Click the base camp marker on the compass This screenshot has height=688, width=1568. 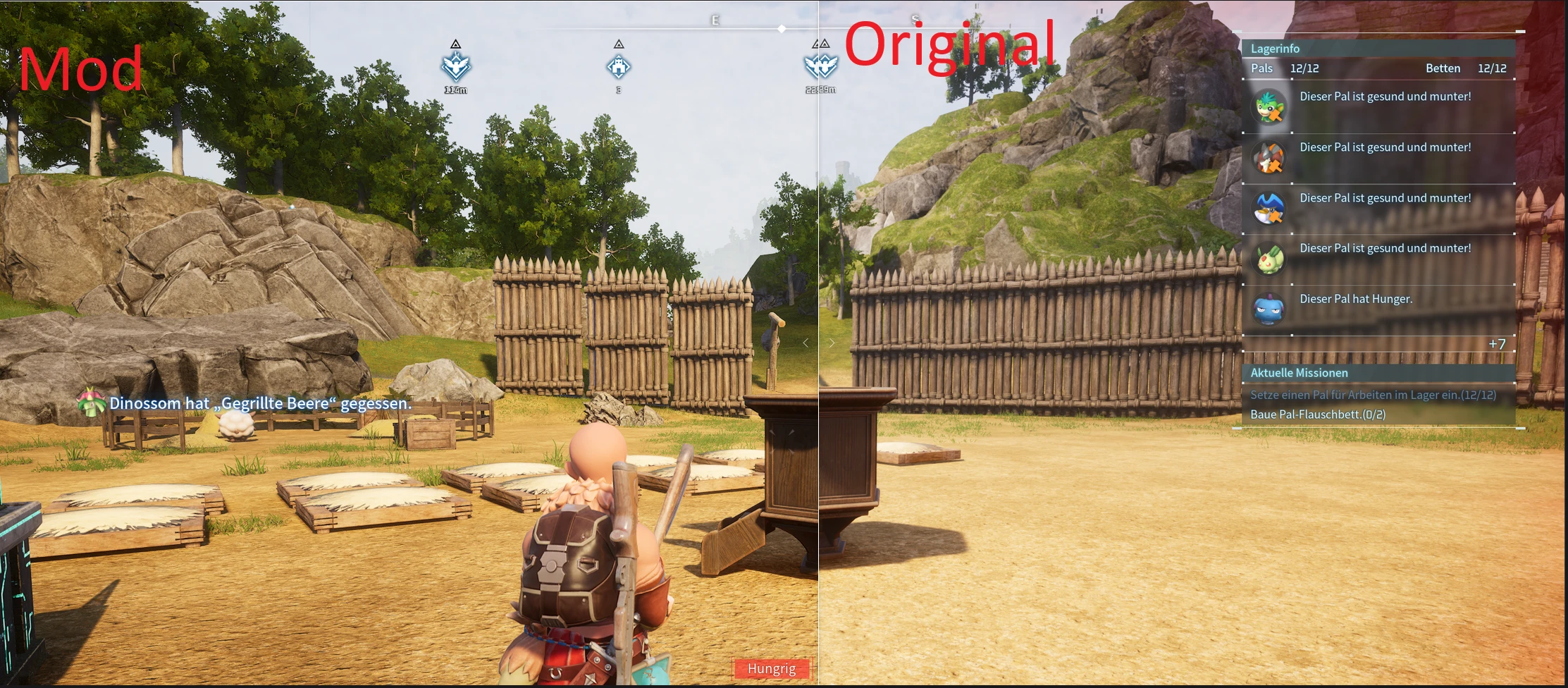click(x=619, y=68)
